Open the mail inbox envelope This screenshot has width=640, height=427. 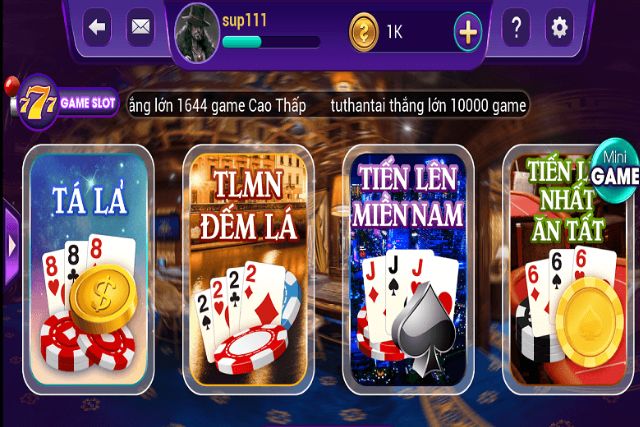pos(141,28)
